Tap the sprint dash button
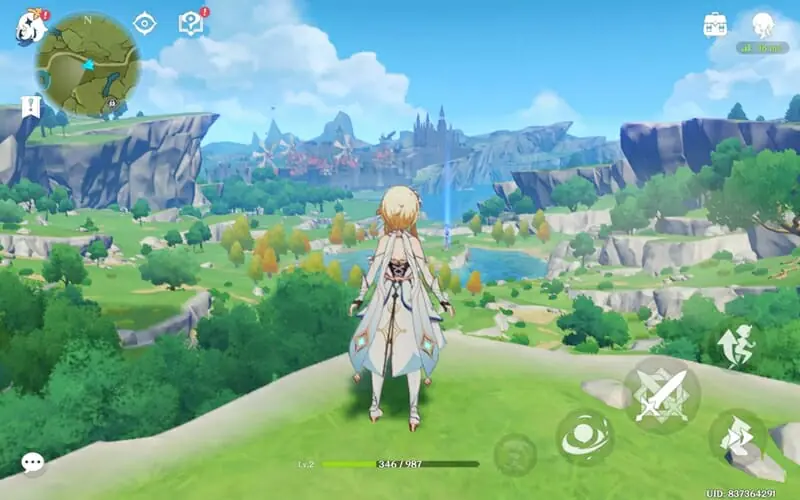This screenshot has height=500, width=800. (737, 437)
